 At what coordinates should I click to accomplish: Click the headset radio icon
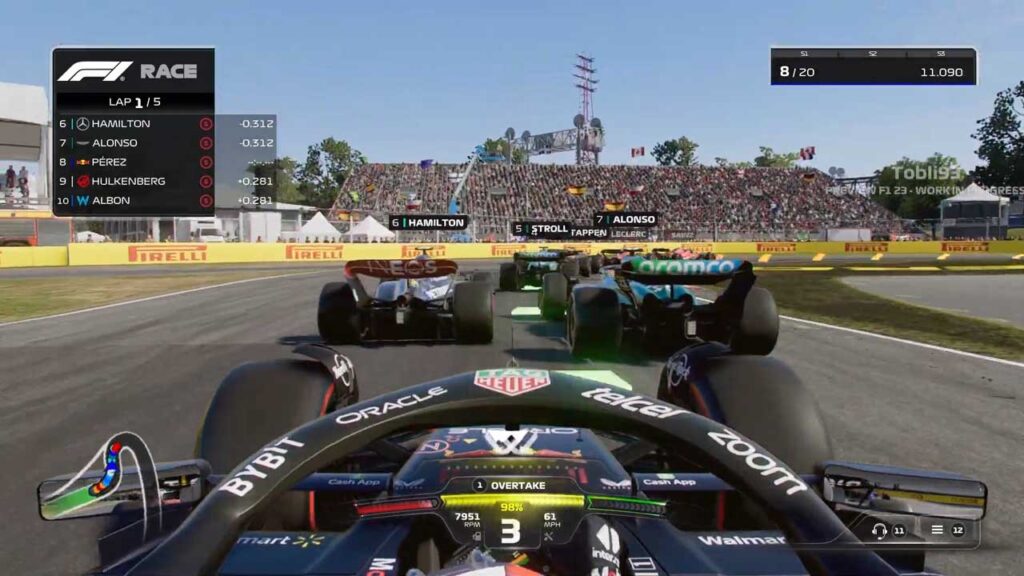880,530
